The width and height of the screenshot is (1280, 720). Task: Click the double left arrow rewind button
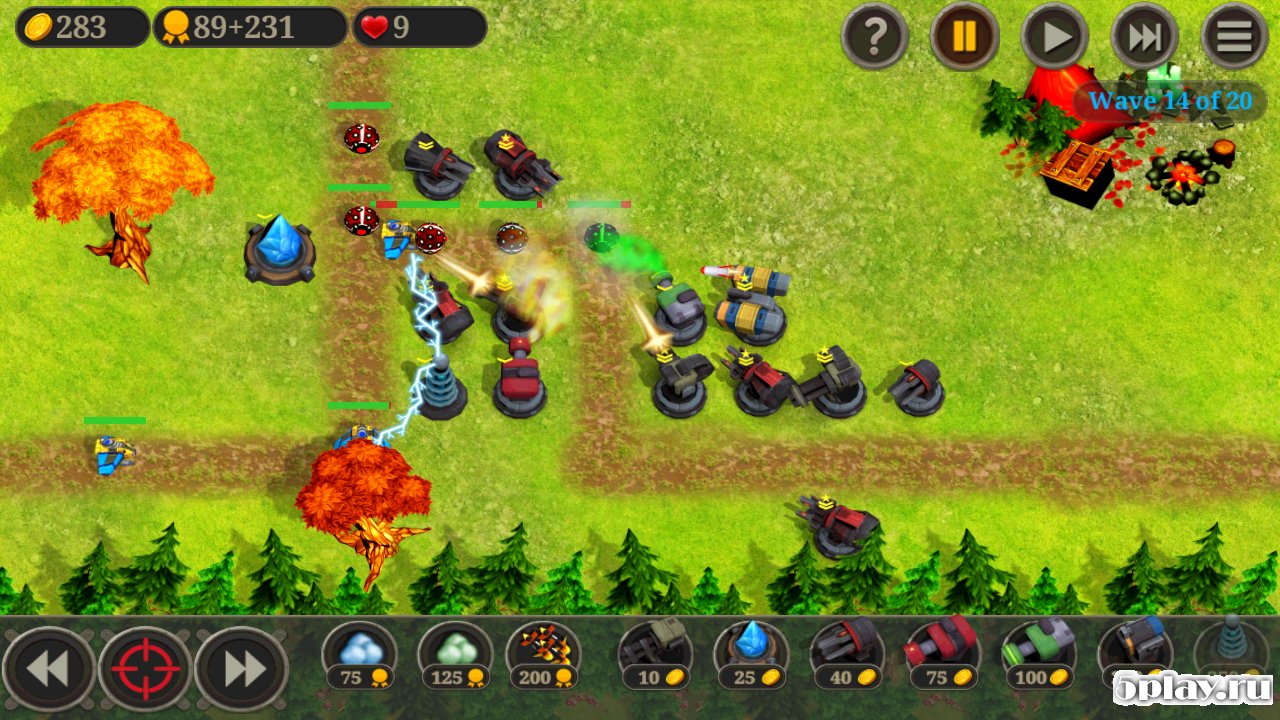[48, 669]
